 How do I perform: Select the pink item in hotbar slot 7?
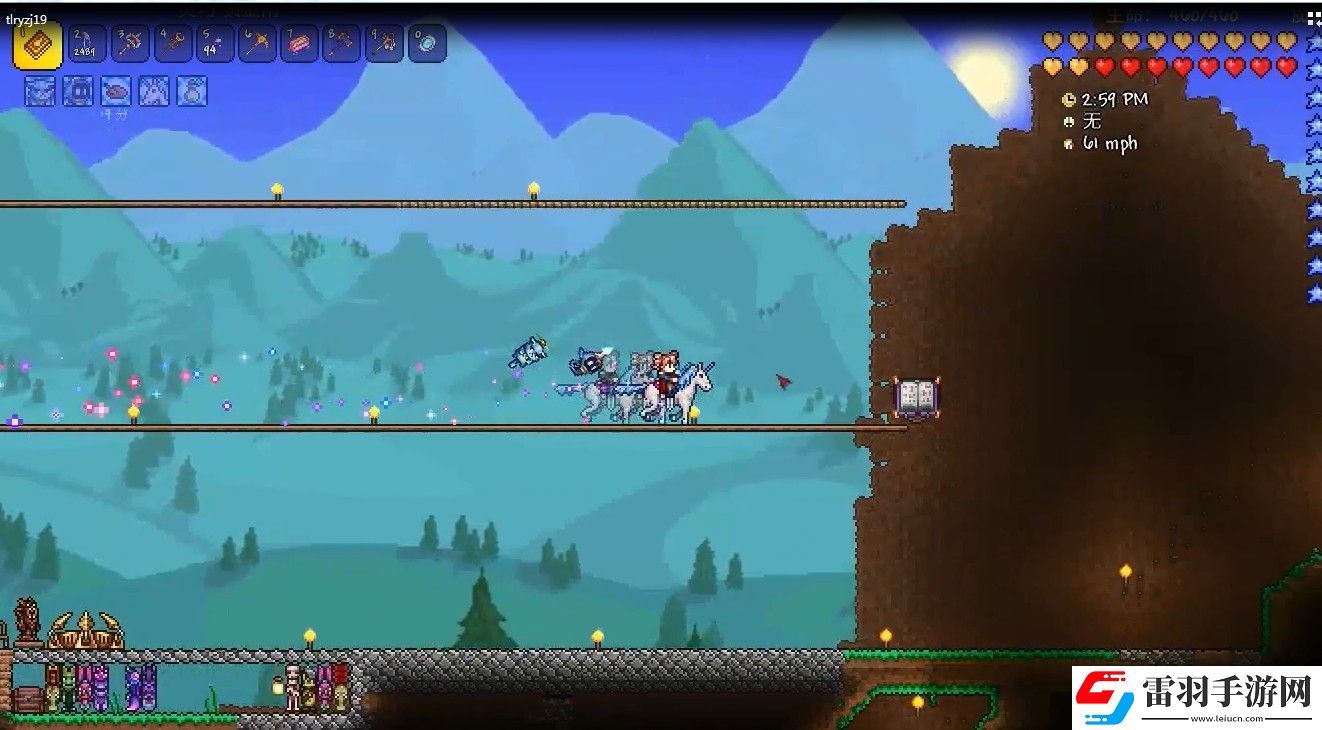tap(299, 44)
